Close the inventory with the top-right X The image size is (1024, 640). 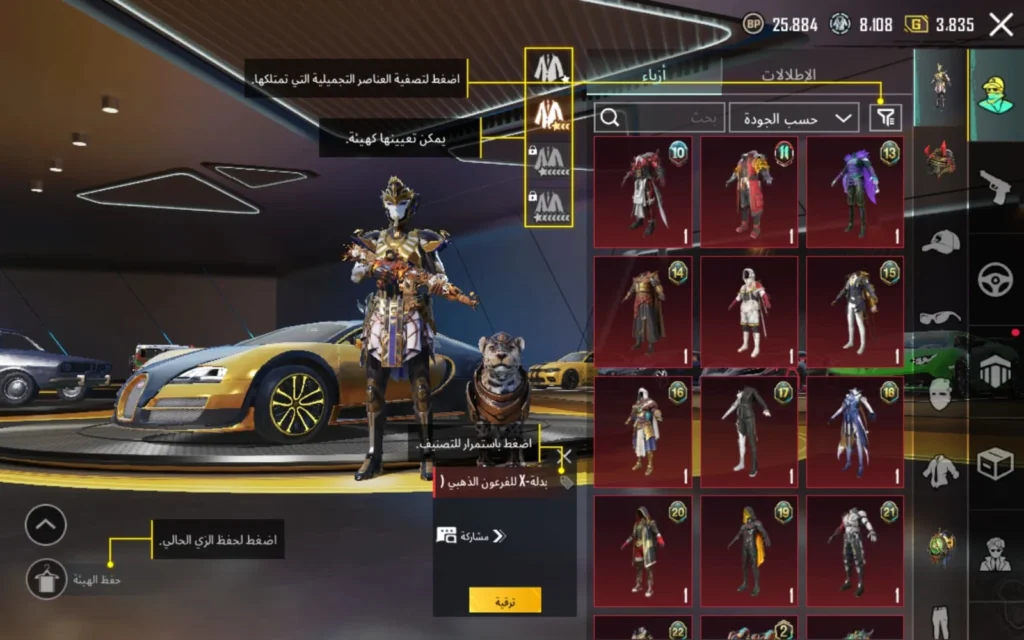coord(1000,25)
